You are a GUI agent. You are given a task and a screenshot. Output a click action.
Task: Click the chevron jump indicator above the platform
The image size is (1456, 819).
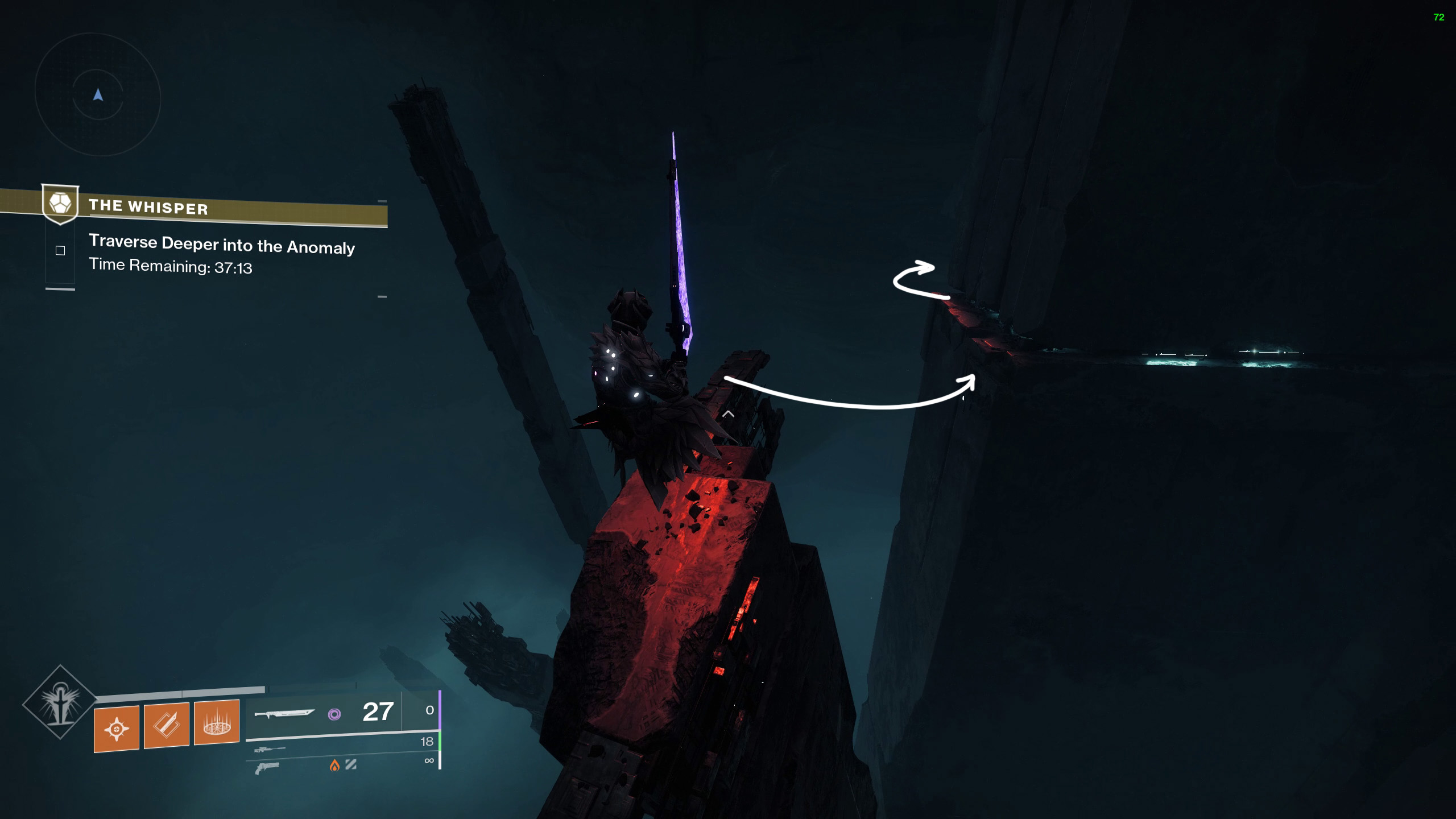(x=728, y=415)
